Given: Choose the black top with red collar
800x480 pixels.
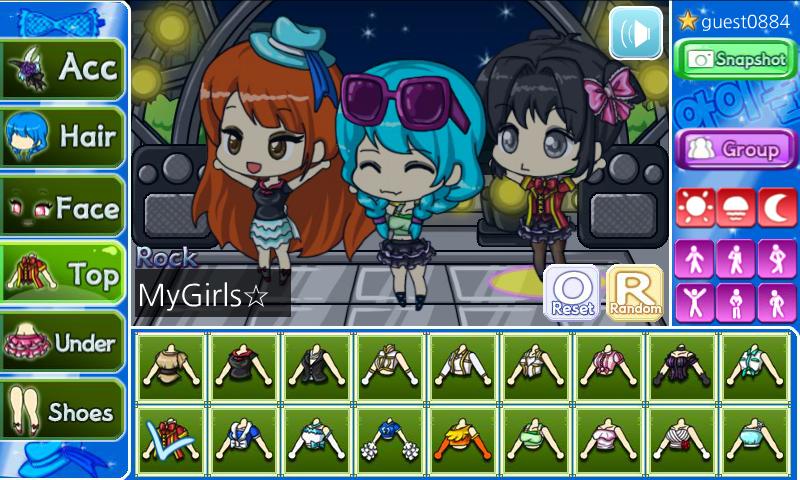Looking at the screenshot, I should coord(244,367).
